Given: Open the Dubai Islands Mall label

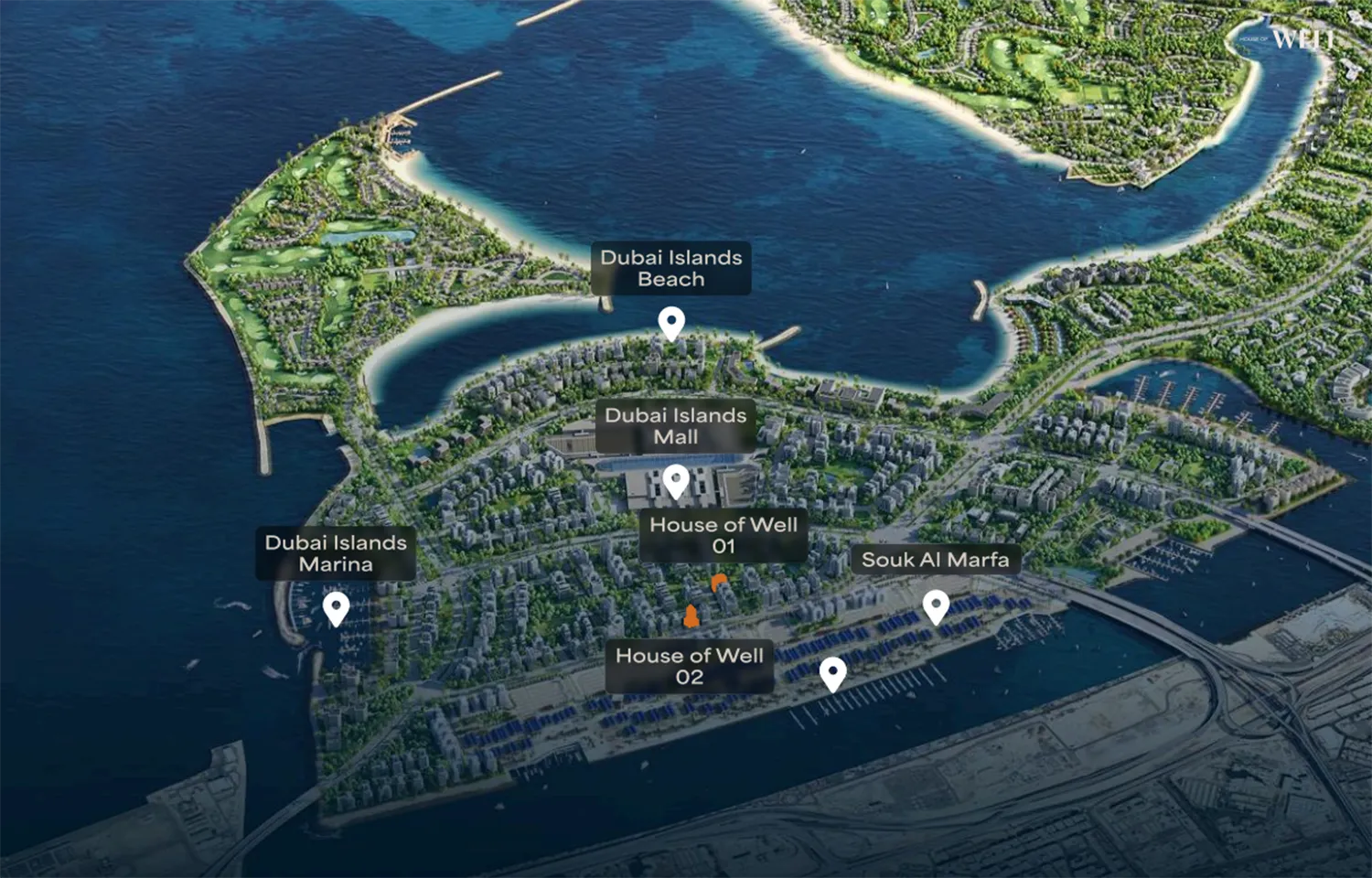Looking at the screenshot, I should [x=675, y=426].
